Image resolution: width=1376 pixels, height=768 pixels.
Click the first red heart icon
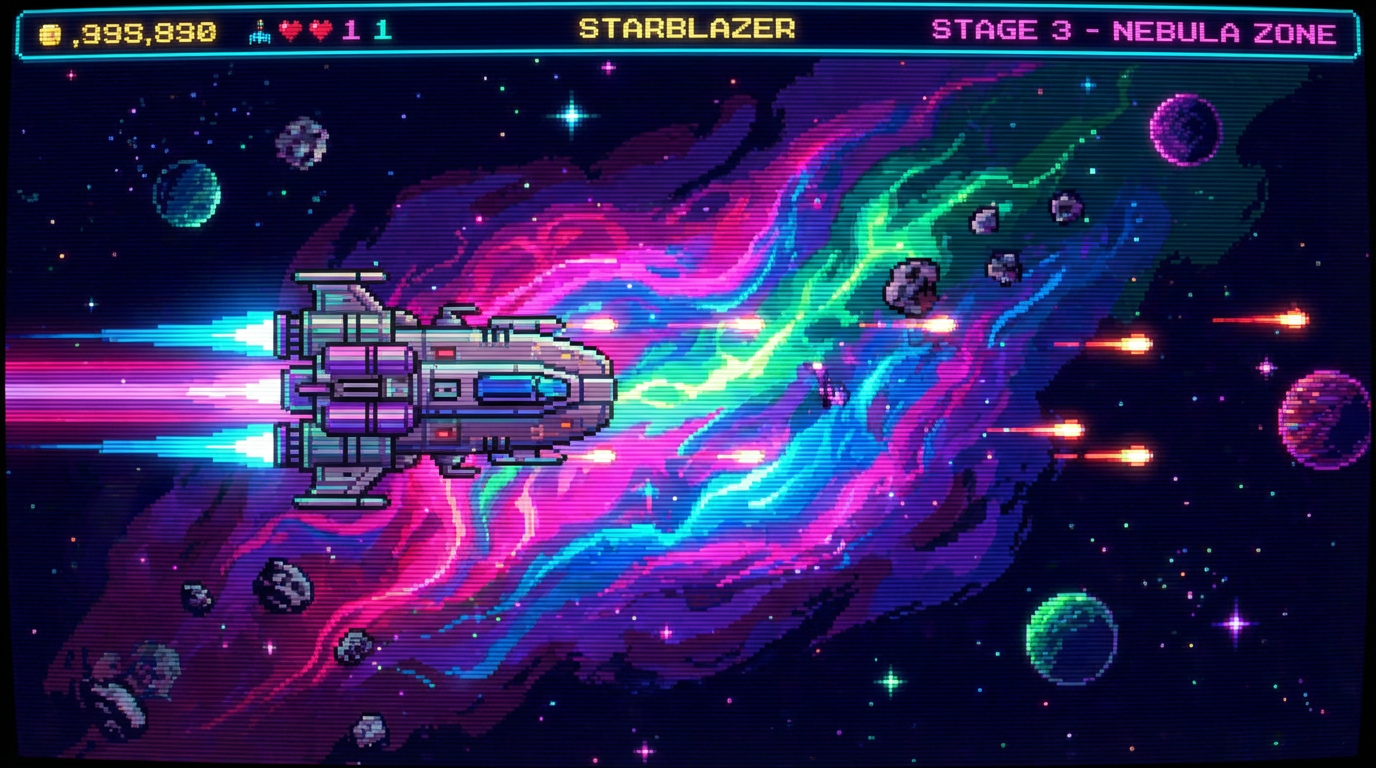pyautogui.click(x=289, y=31)
